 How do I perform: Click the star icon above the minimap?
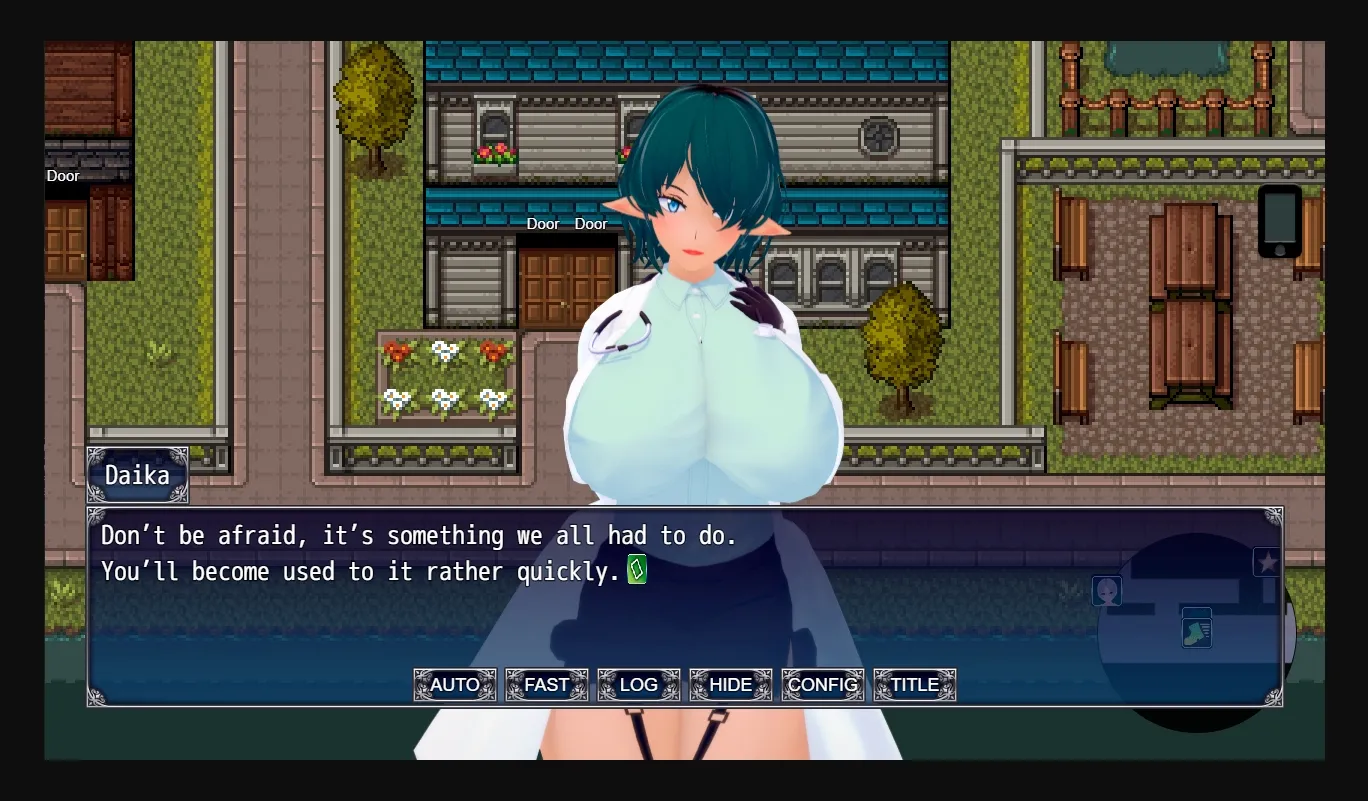1268,562
